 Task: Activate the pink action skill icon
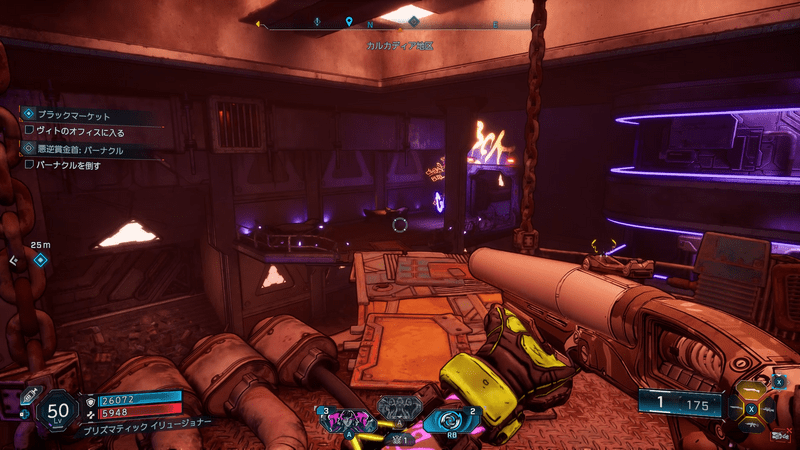(x=345, y=419)
